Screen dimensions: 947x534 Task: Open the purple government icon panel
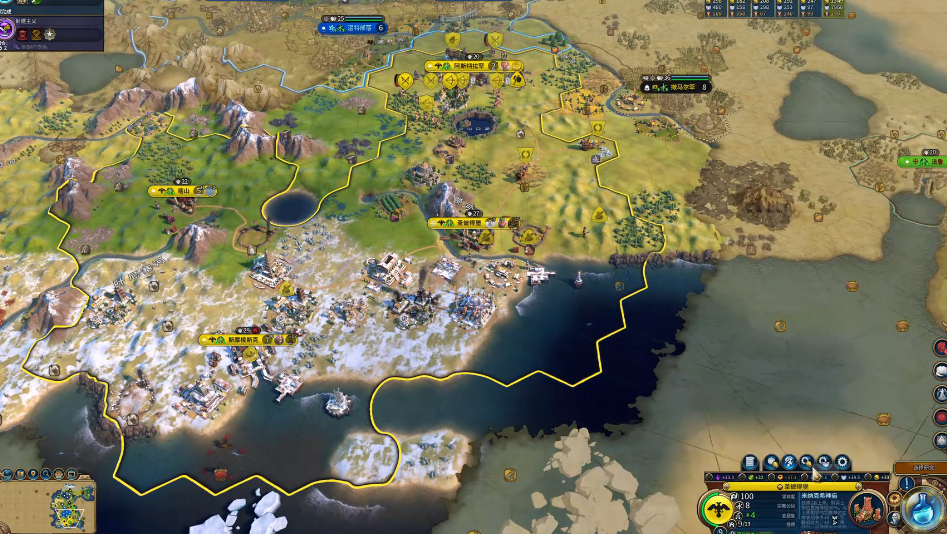(x=7, y=33)
